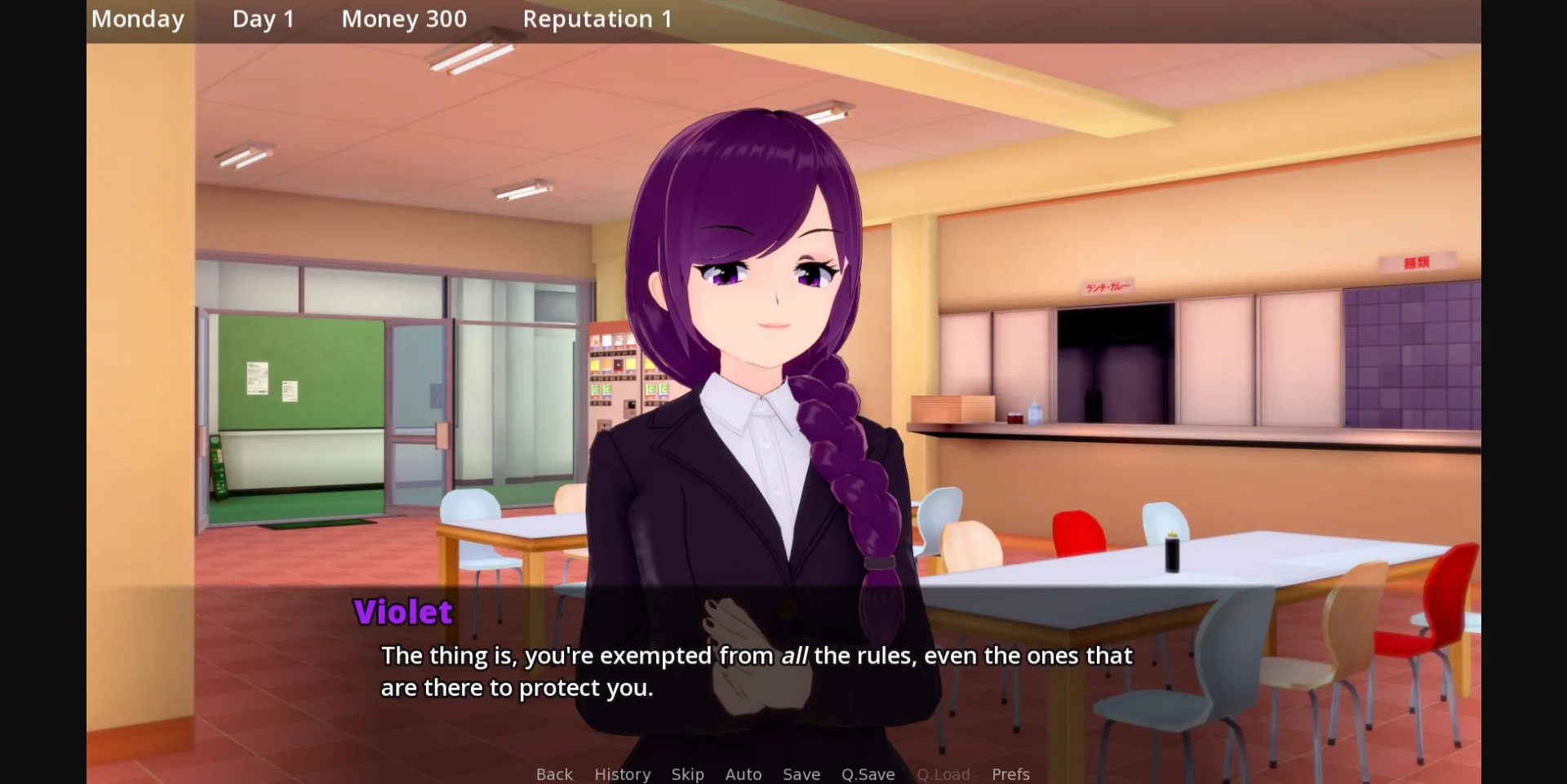The width and height of the screenshot is (1567, 784).
Task: Enable Auto-forward mode
Action: tap(744, 773)
